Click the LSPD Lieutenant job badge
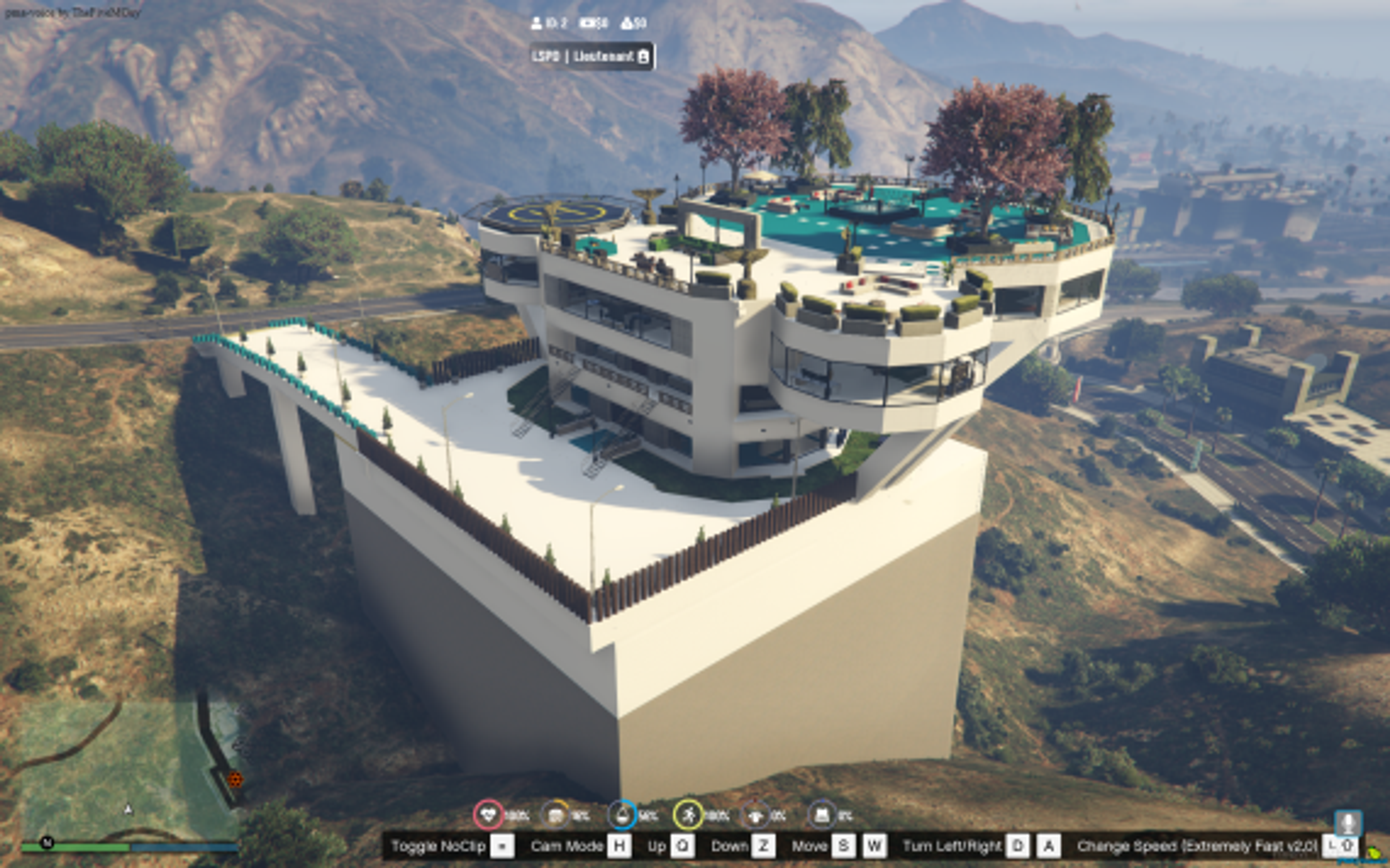Screen dimensions: 1390x868 coord(591,56)
